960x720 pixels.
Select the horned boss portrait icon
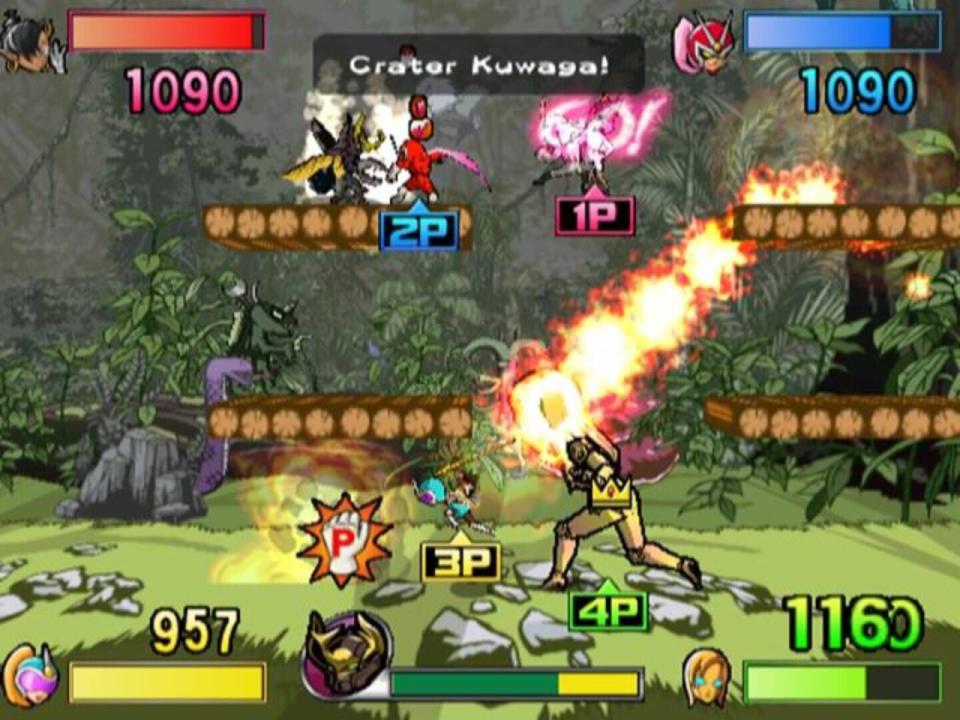pos(346,655)
